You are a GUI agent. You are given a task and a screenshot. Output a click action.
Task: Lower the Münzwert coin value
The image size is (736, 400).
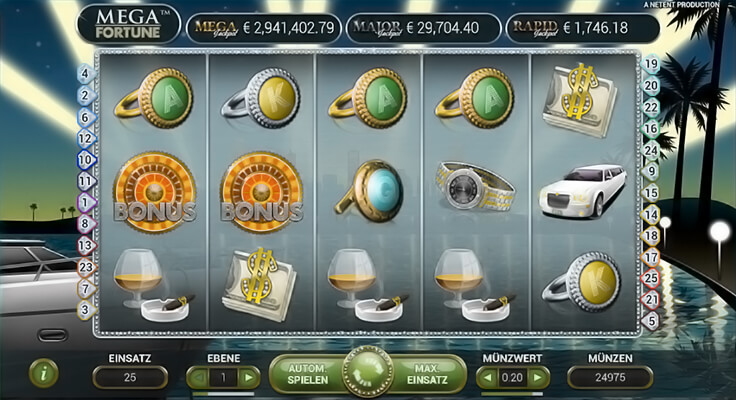(x=488, y=377)
